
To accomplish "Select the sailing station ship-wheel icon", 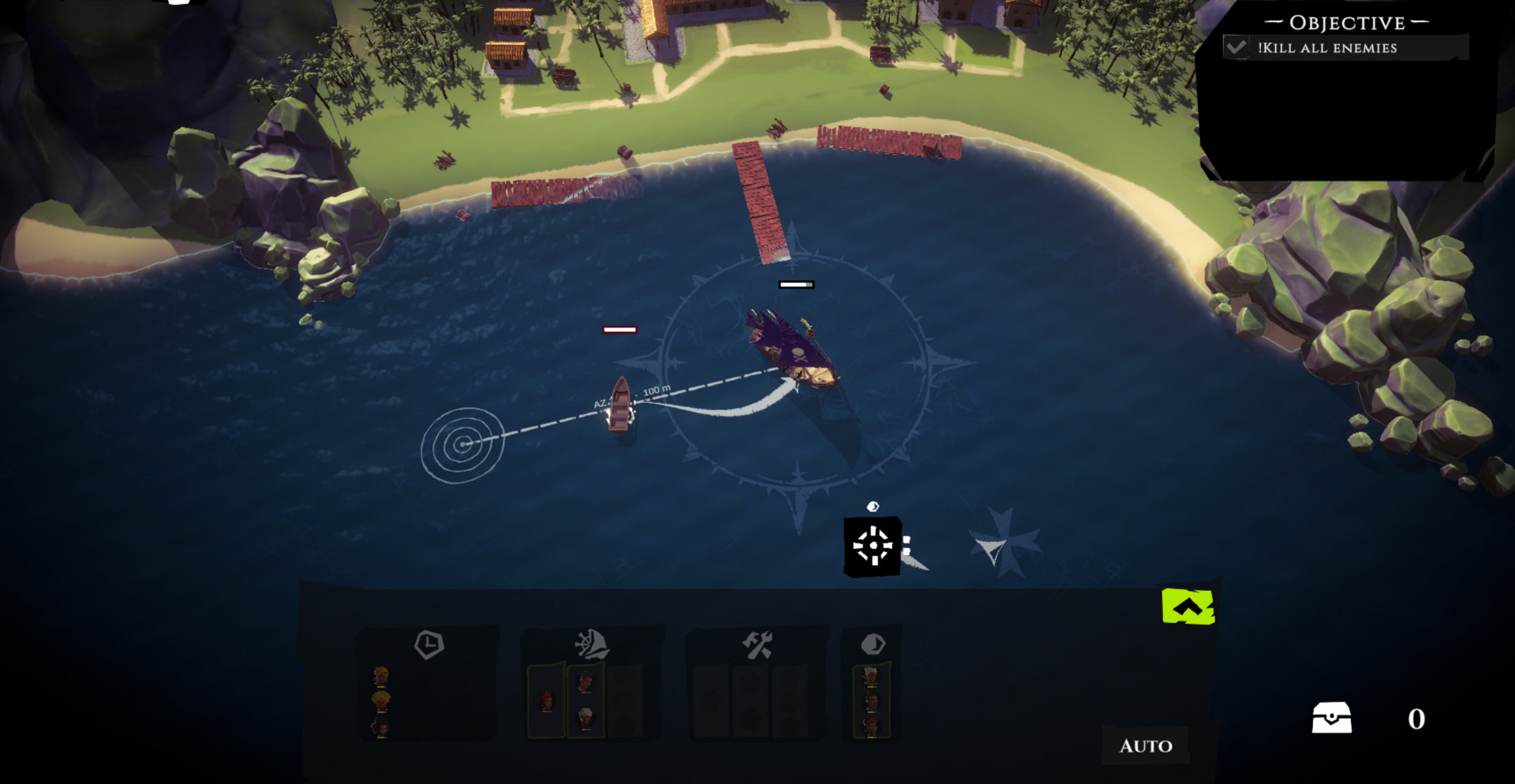I will coord(592,644).
